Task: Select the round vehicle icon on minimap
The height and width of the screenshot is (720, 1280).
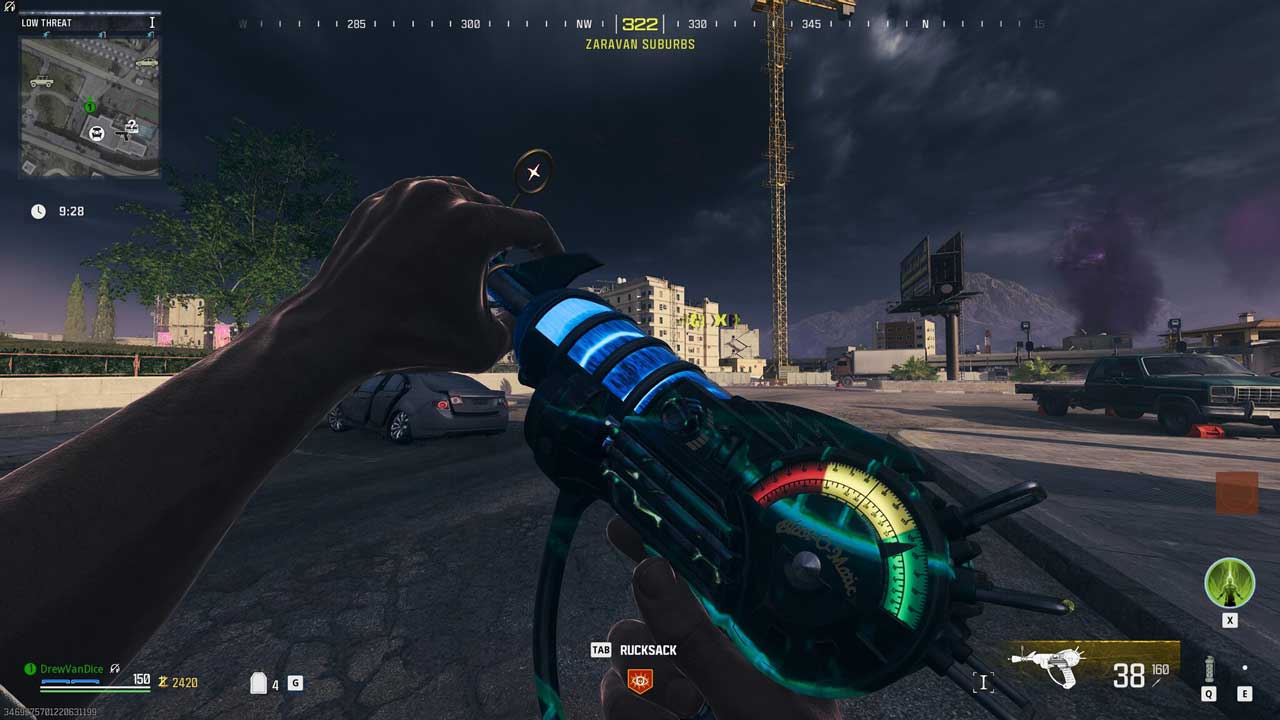Action: coord(97,133)
